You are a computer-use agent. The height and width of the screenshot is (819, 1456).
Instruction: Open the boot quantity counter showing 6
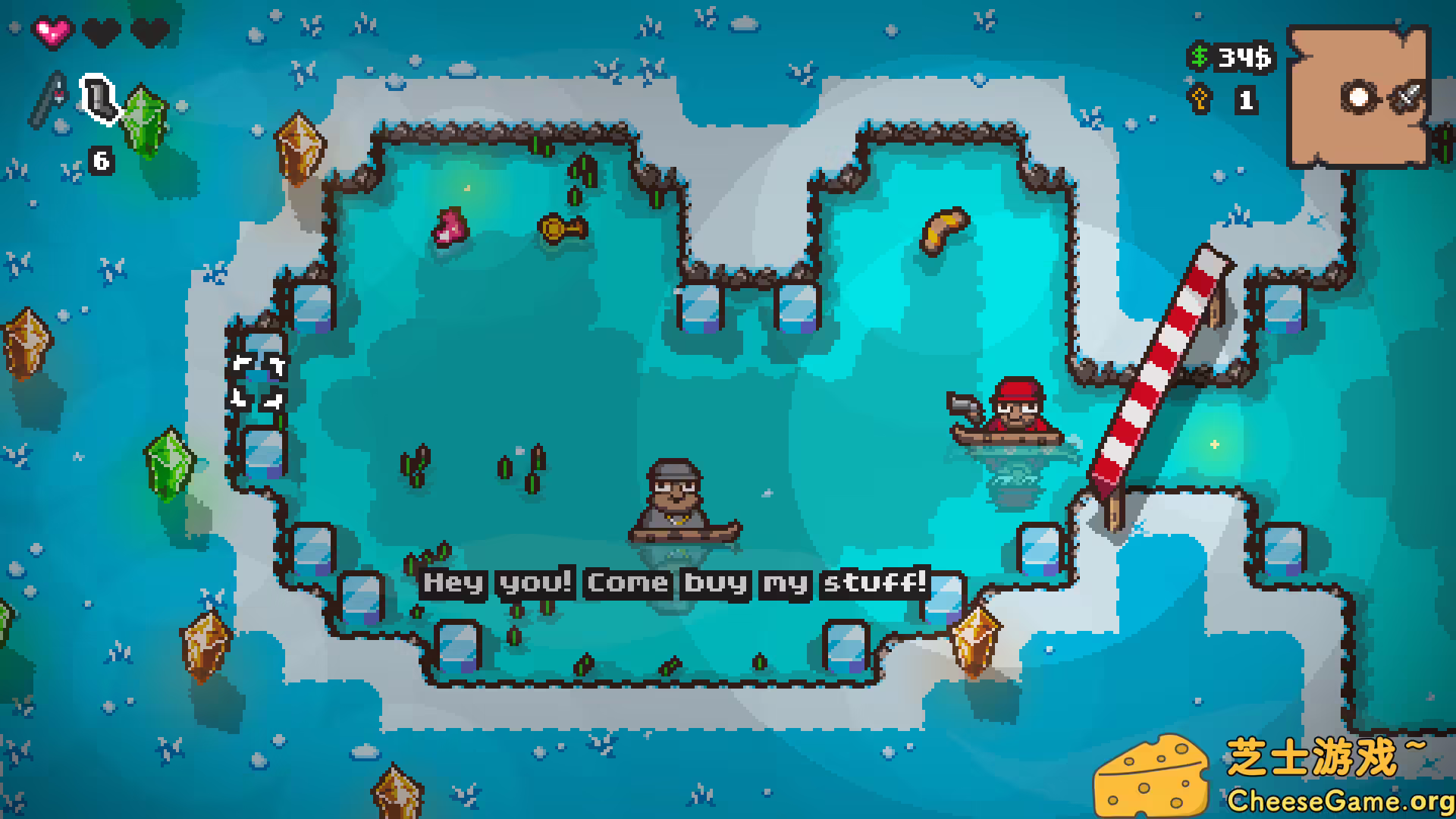click(x=99, y=160)
